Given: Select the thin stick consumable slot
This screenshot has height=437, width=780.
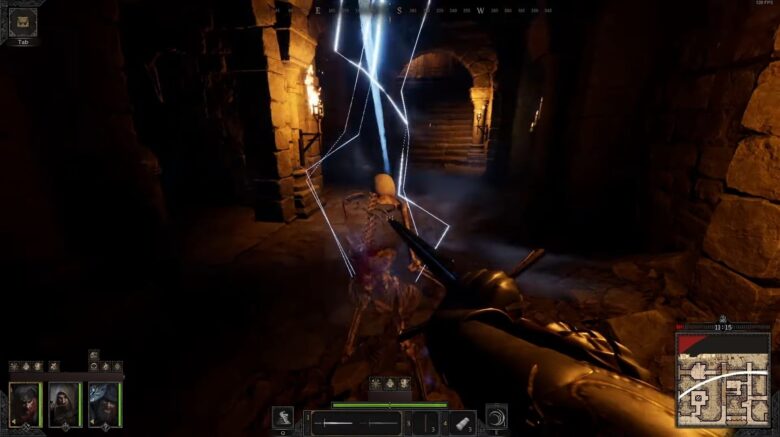Looking at the screenshot, I should click(425, 423).
